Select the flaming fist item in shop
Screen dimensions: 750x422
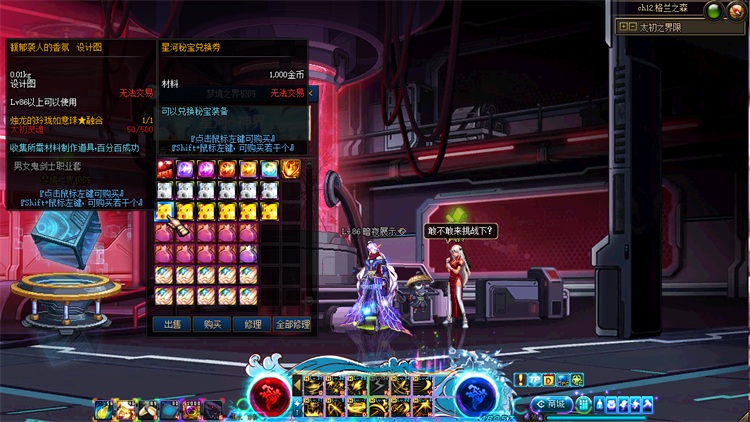point(291,169)
